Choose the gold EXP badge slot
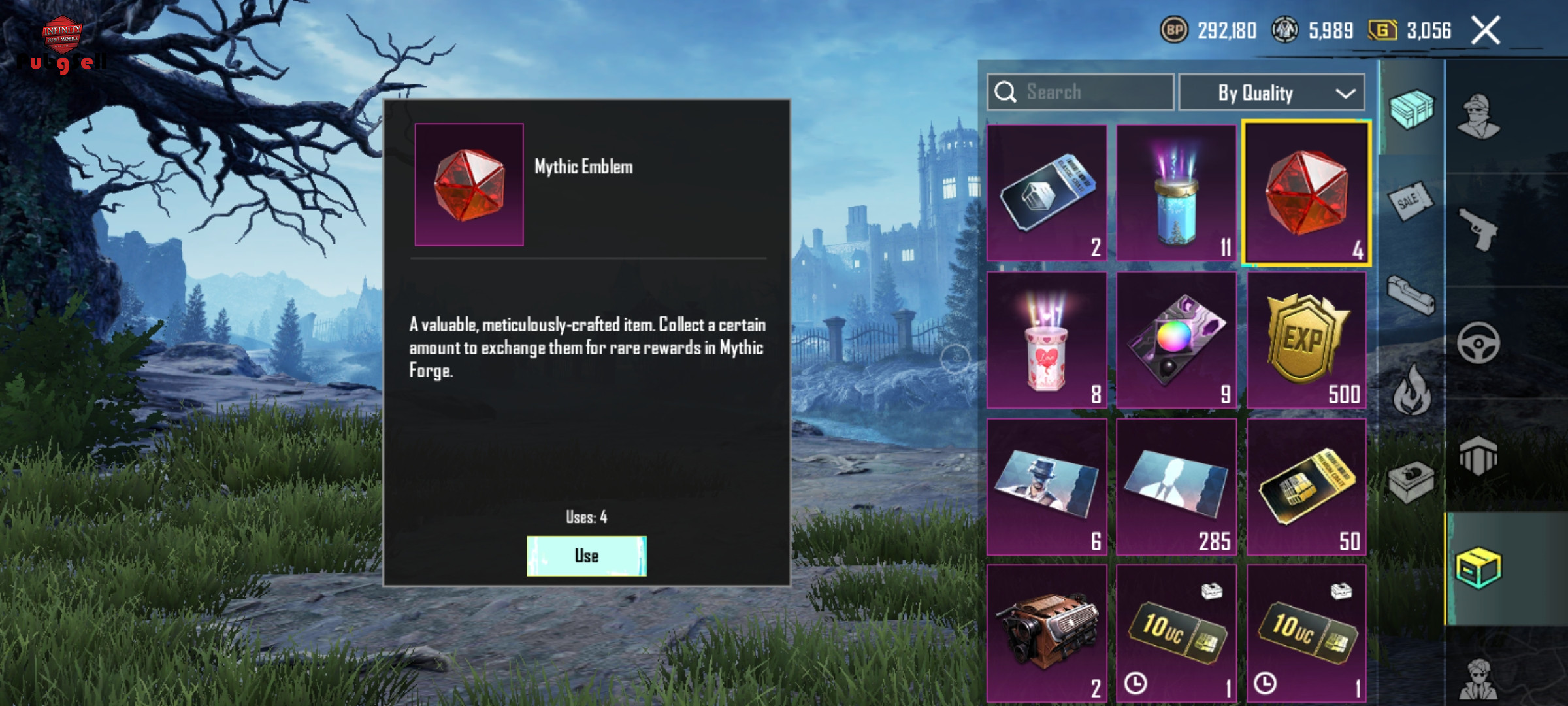Viewport: 1568px width, 706px height. [1306, 341]
